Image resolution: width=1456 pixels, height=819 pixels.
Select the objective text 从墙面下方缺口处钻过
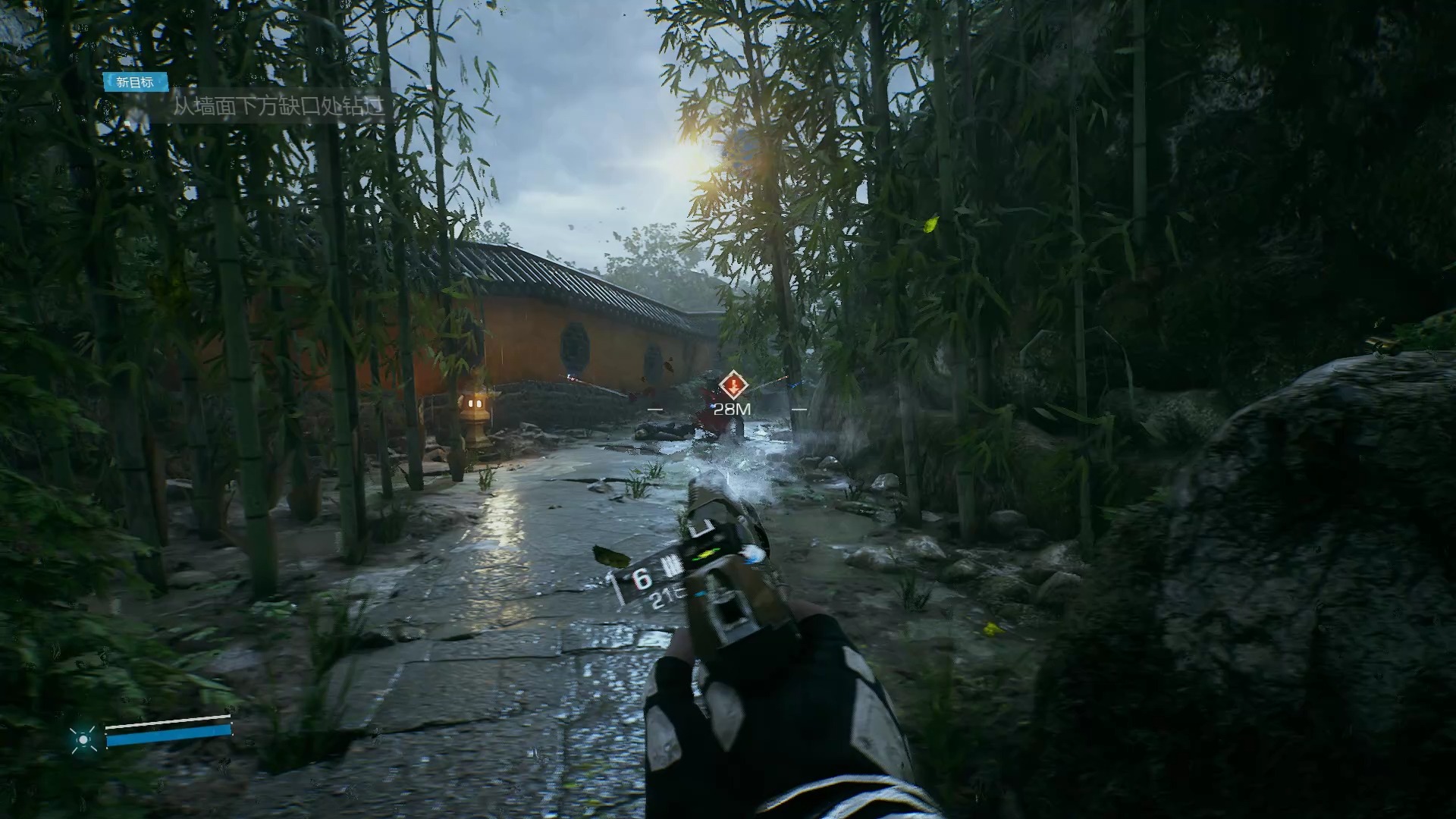(x=278, y=106)
